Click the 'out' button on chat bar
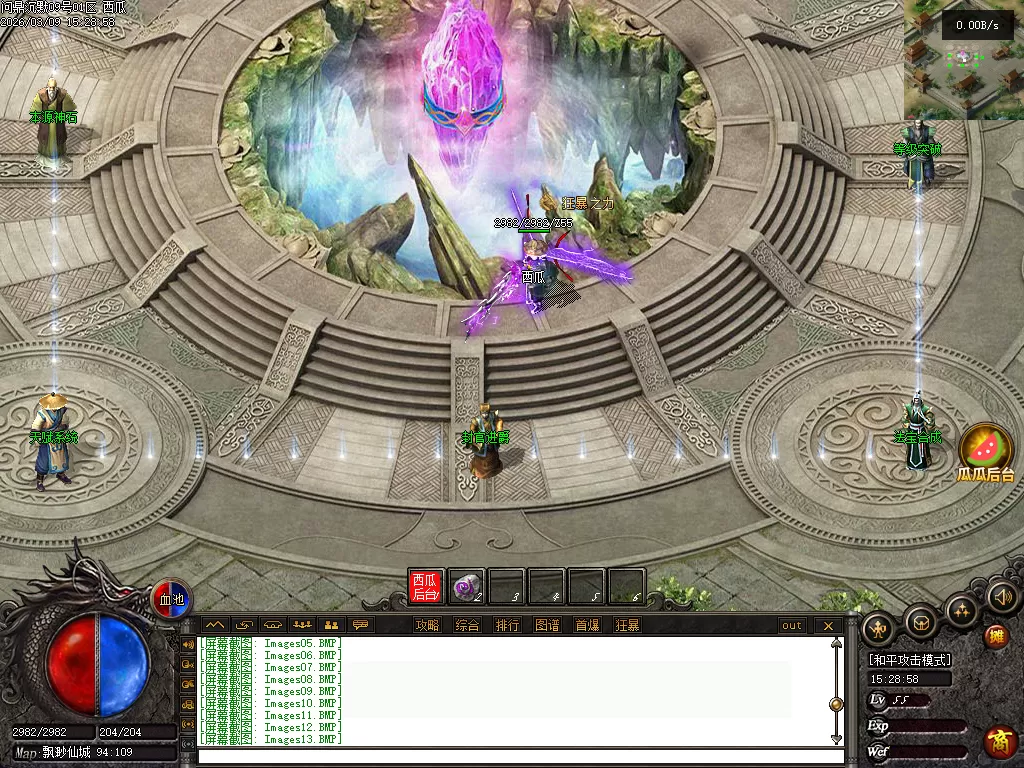 [792, 626]
